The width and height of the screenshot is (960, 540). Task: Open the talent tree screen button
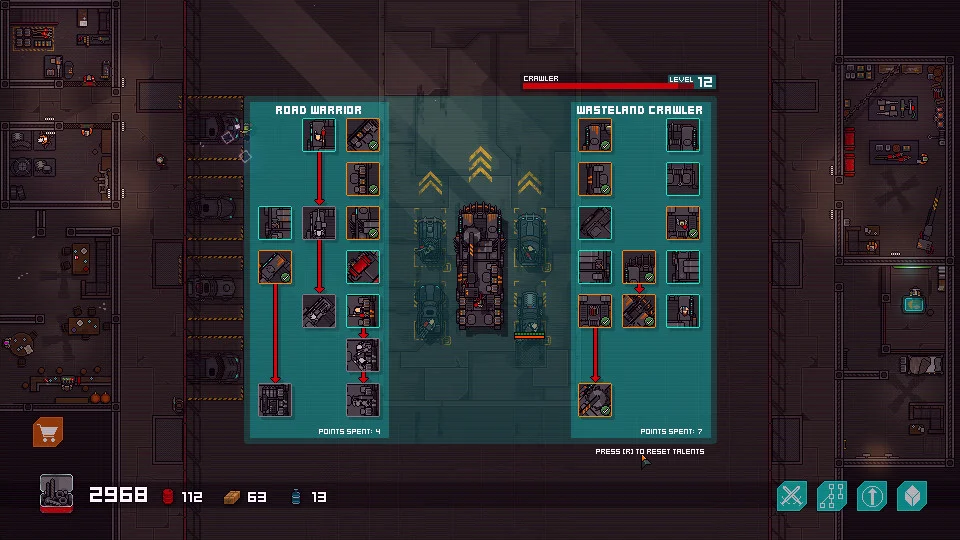[832, 495]
